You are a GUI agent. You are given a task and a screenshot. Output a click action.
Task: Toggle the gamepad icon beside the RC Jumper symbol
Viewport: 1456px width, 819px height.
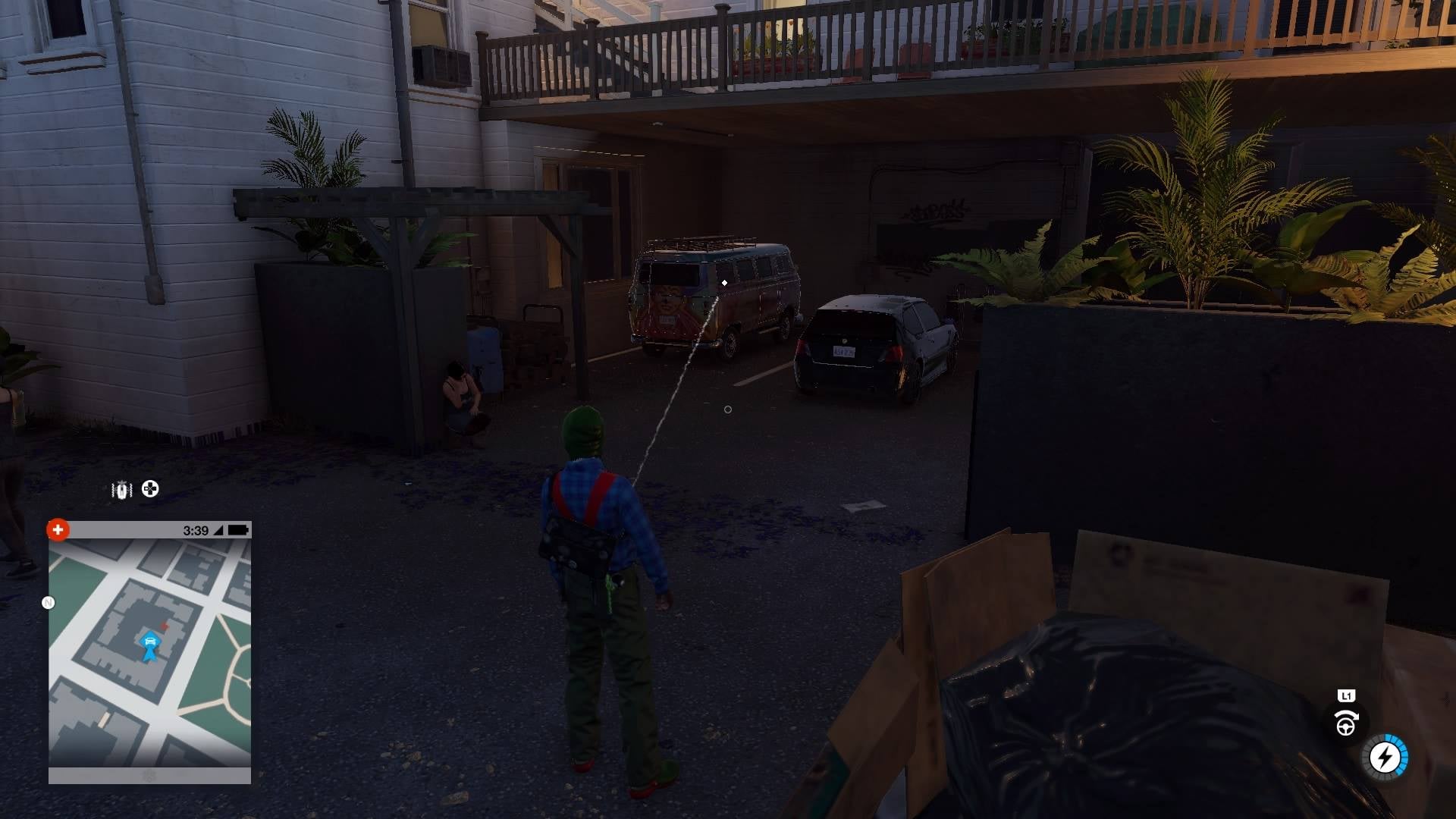click(149, 489)
